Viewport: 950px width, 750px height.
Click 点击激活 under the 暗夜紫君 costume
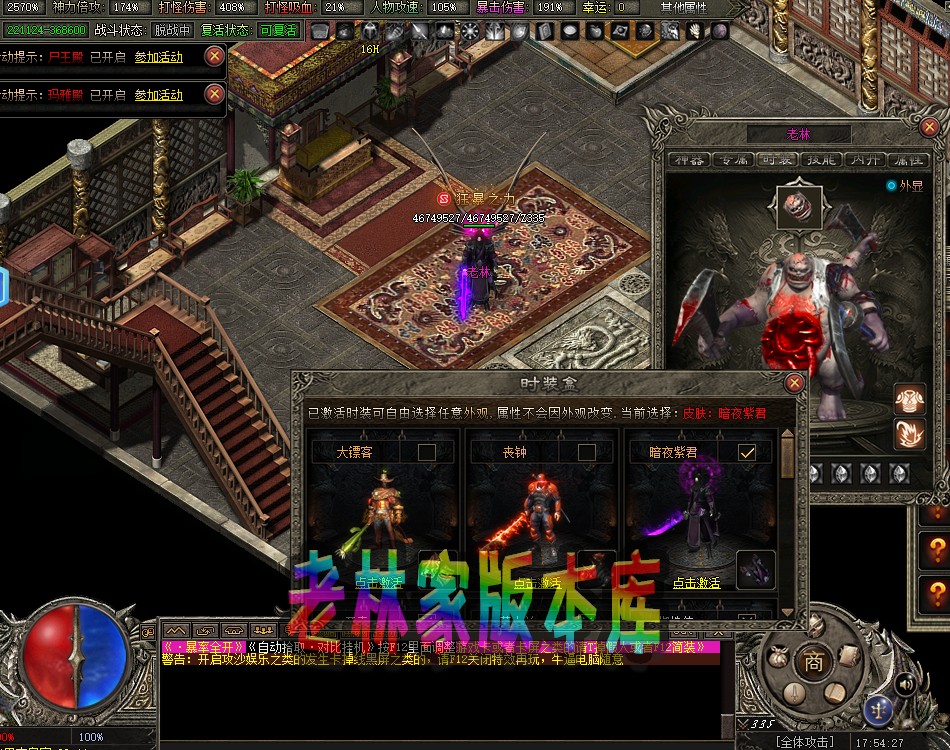(696, 583)
